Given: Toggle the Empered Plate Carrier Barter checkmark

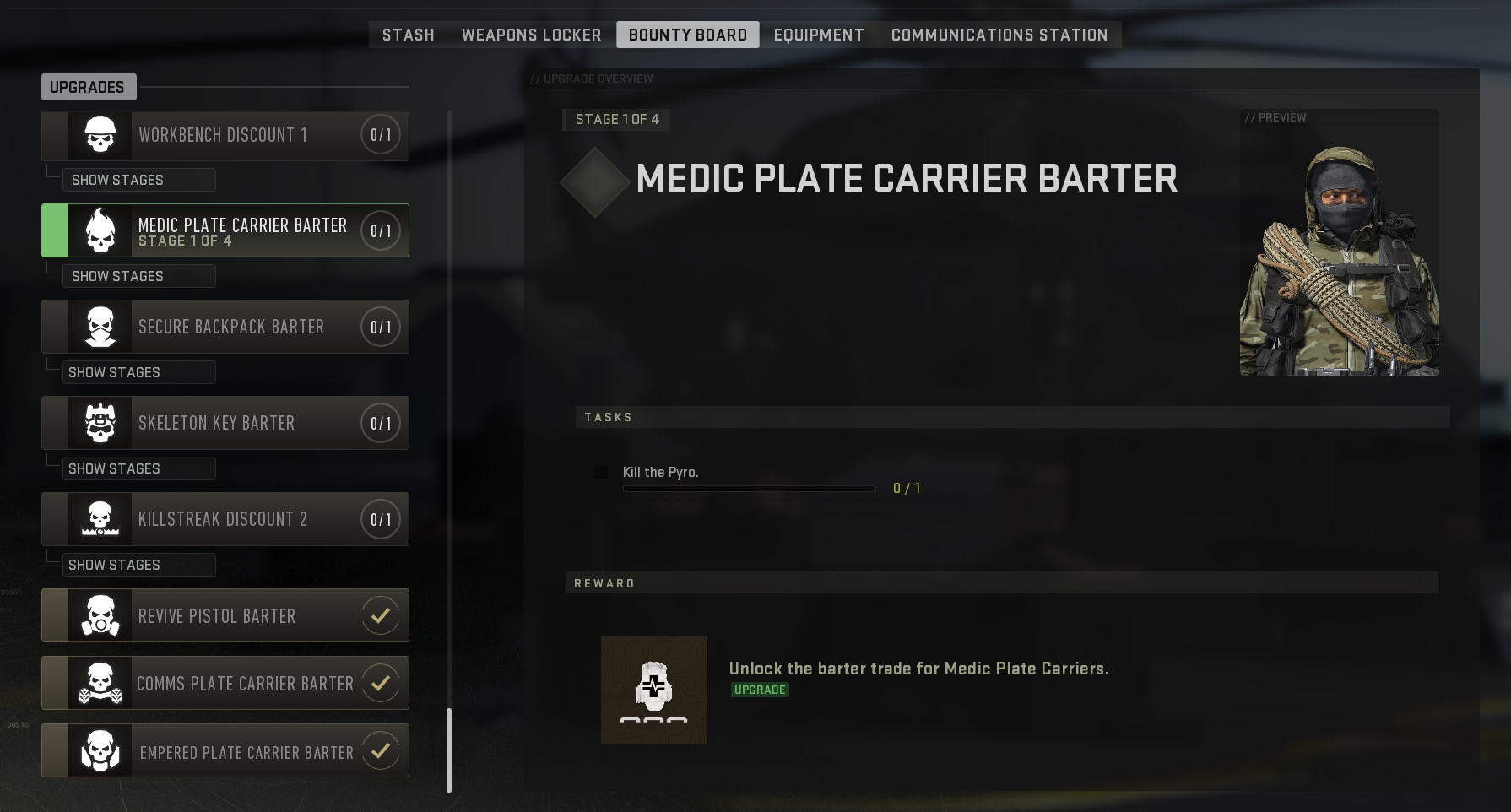Looking at the screenshot, I should pos(380,750).
